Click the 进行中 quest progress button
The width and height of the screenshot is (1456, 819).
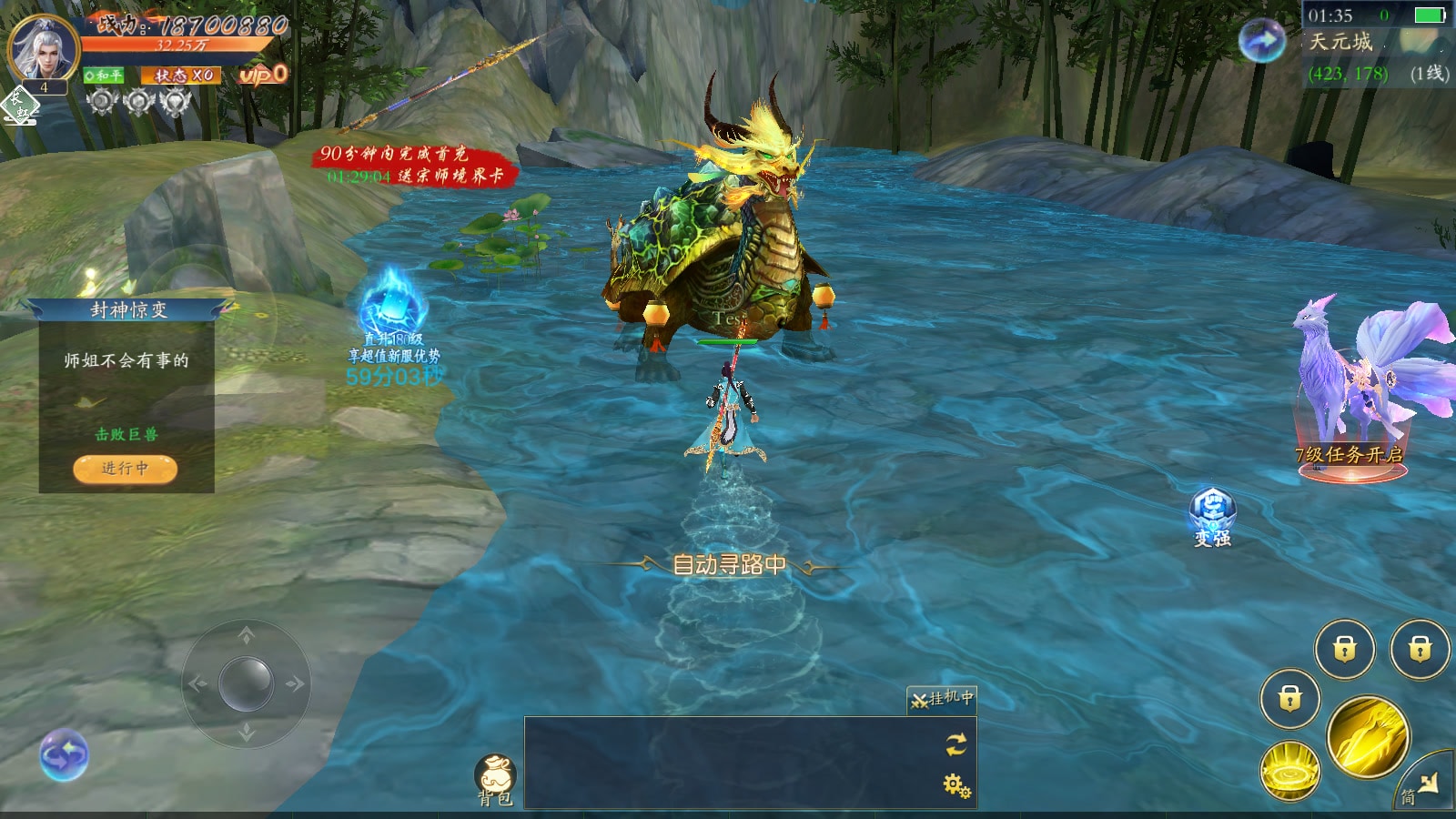coord(125,469)
